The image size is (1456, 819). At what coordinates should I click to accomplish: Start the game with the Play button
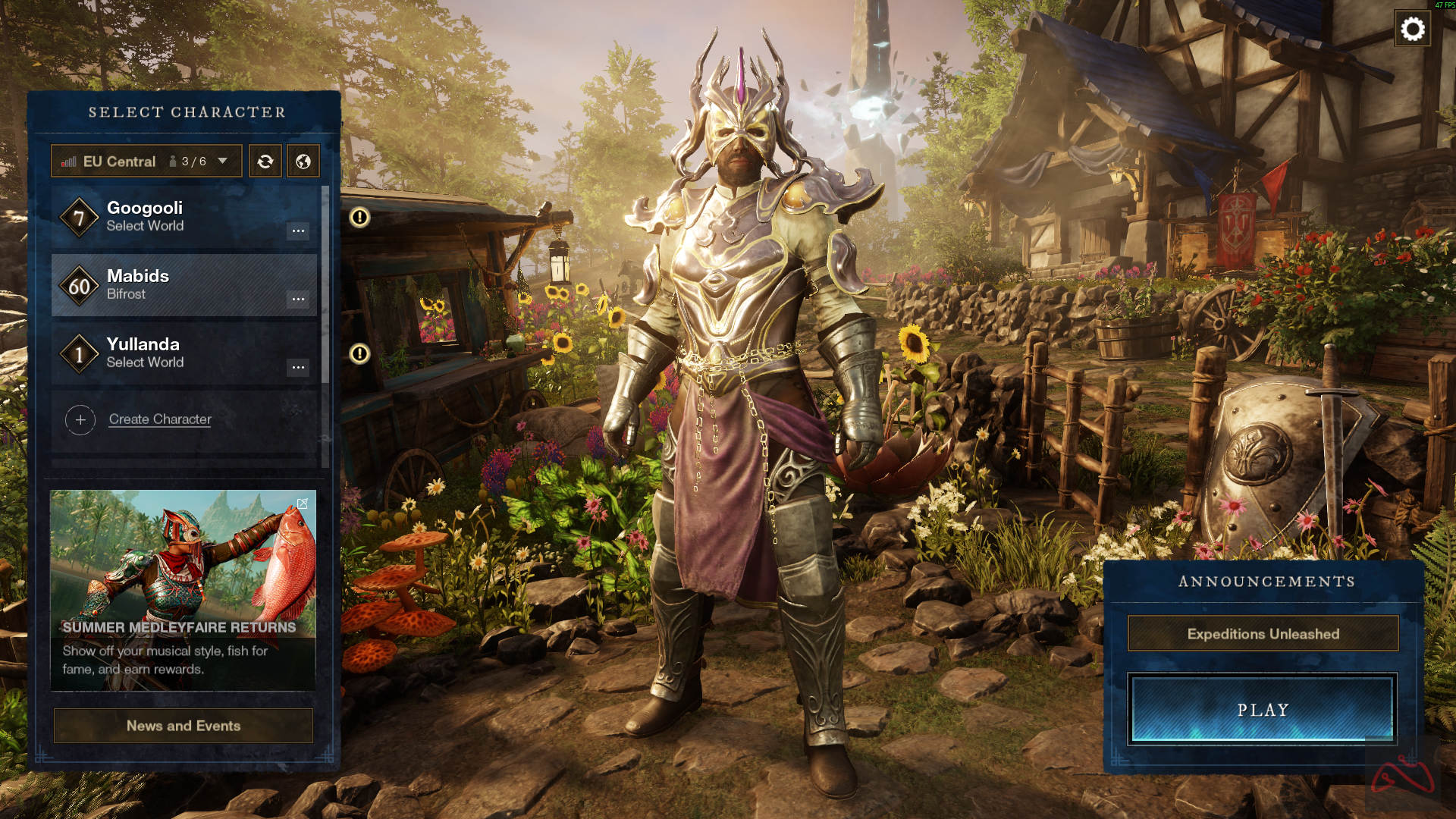click(x=1263, y=710)
